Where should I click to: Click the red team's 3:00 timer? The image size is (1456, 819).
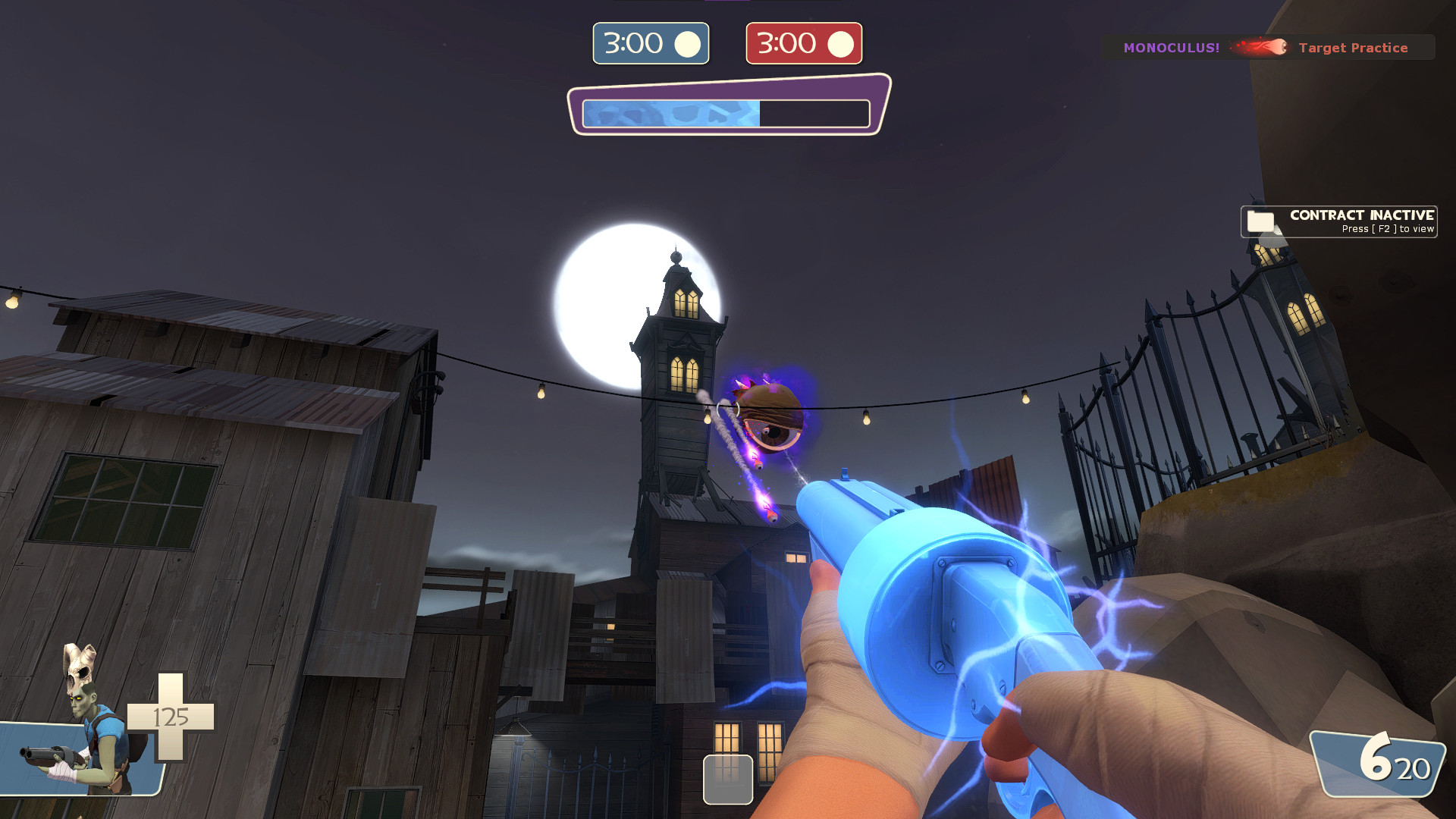click(x=803, y=43)
